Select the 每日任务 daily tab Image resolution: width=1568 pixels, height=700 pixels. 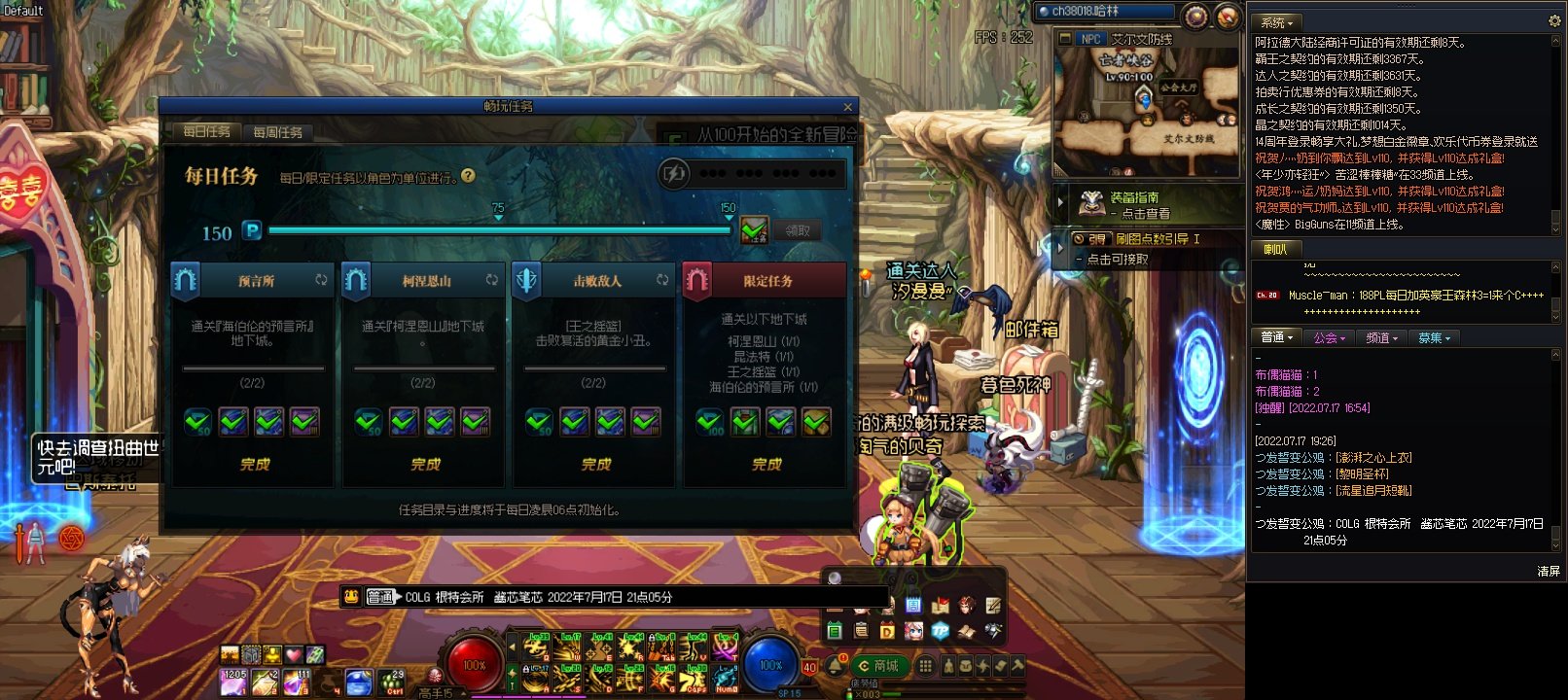tap(206, 132)
